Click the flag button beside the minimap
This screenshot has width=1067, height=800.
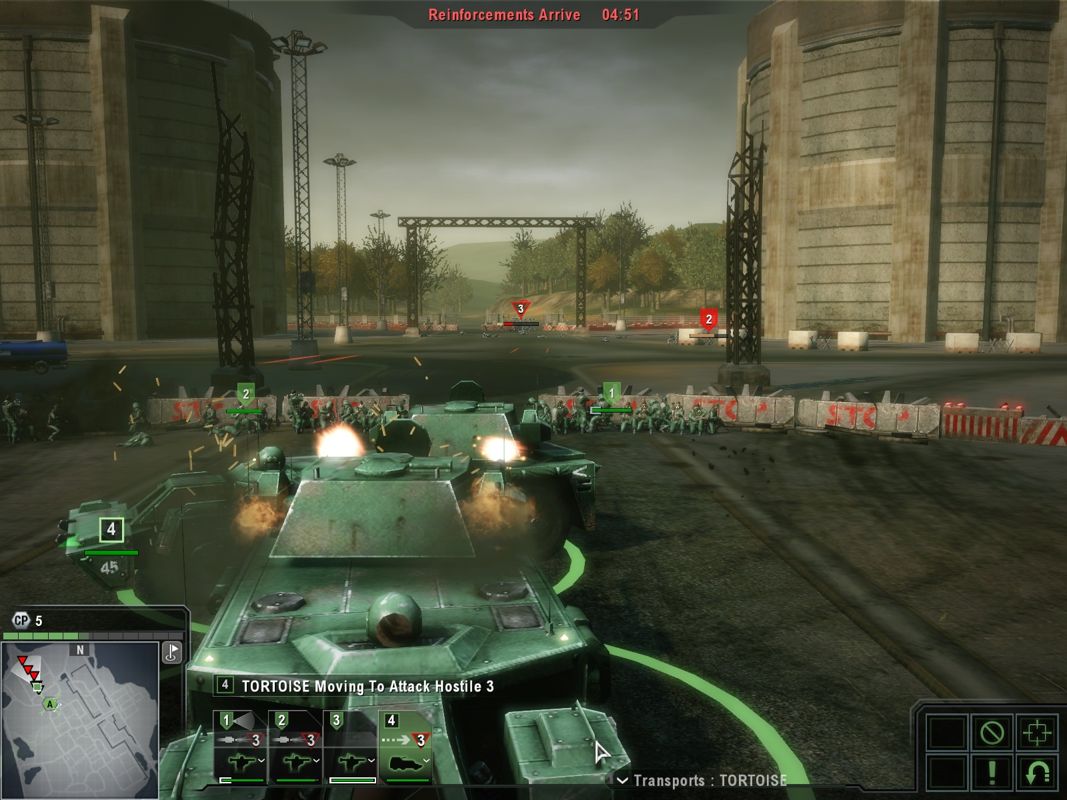[170, 653]
